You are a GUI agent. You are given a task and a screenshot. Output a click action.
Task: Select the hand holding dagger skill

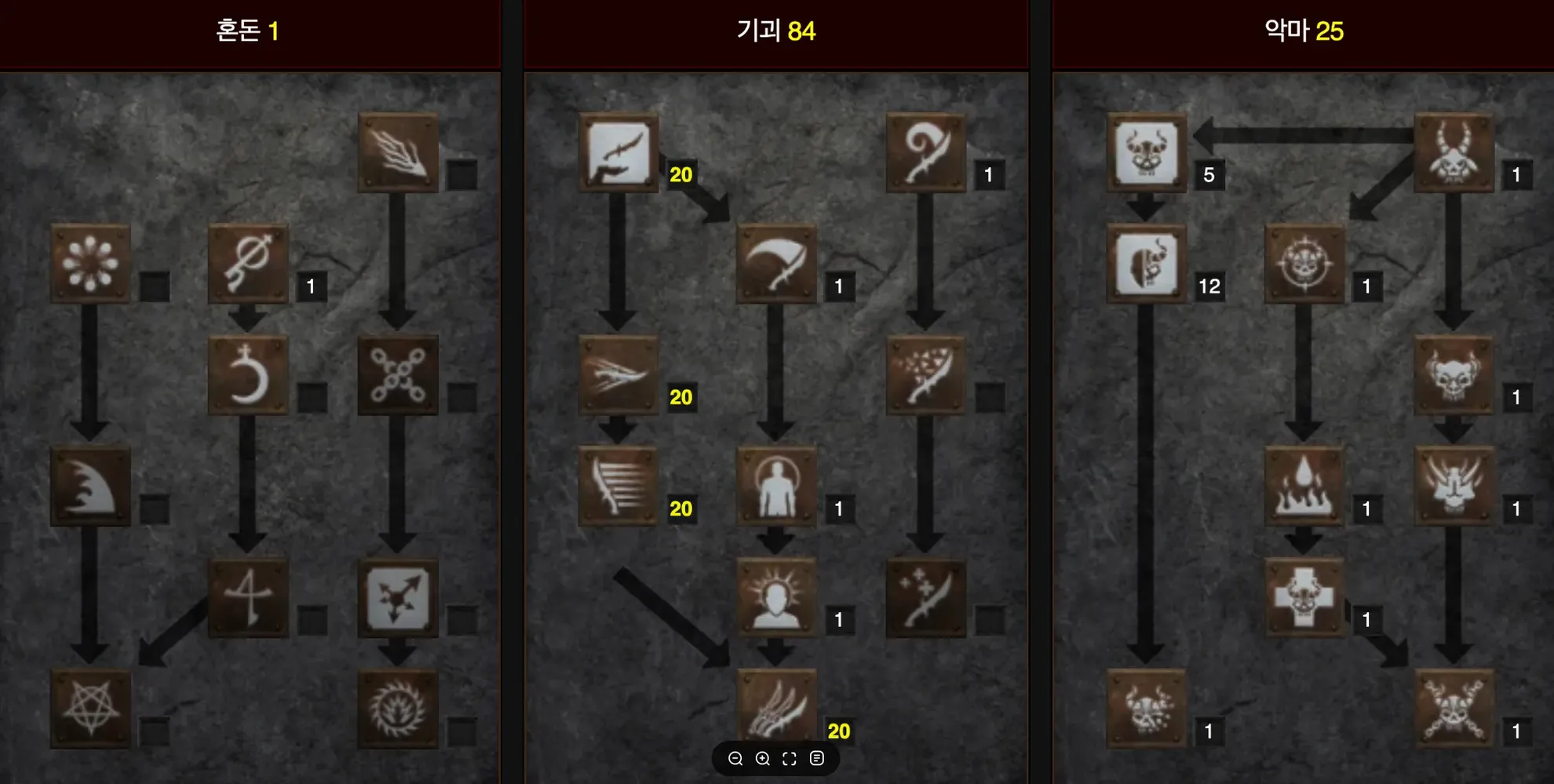click(x=618, y=152)
